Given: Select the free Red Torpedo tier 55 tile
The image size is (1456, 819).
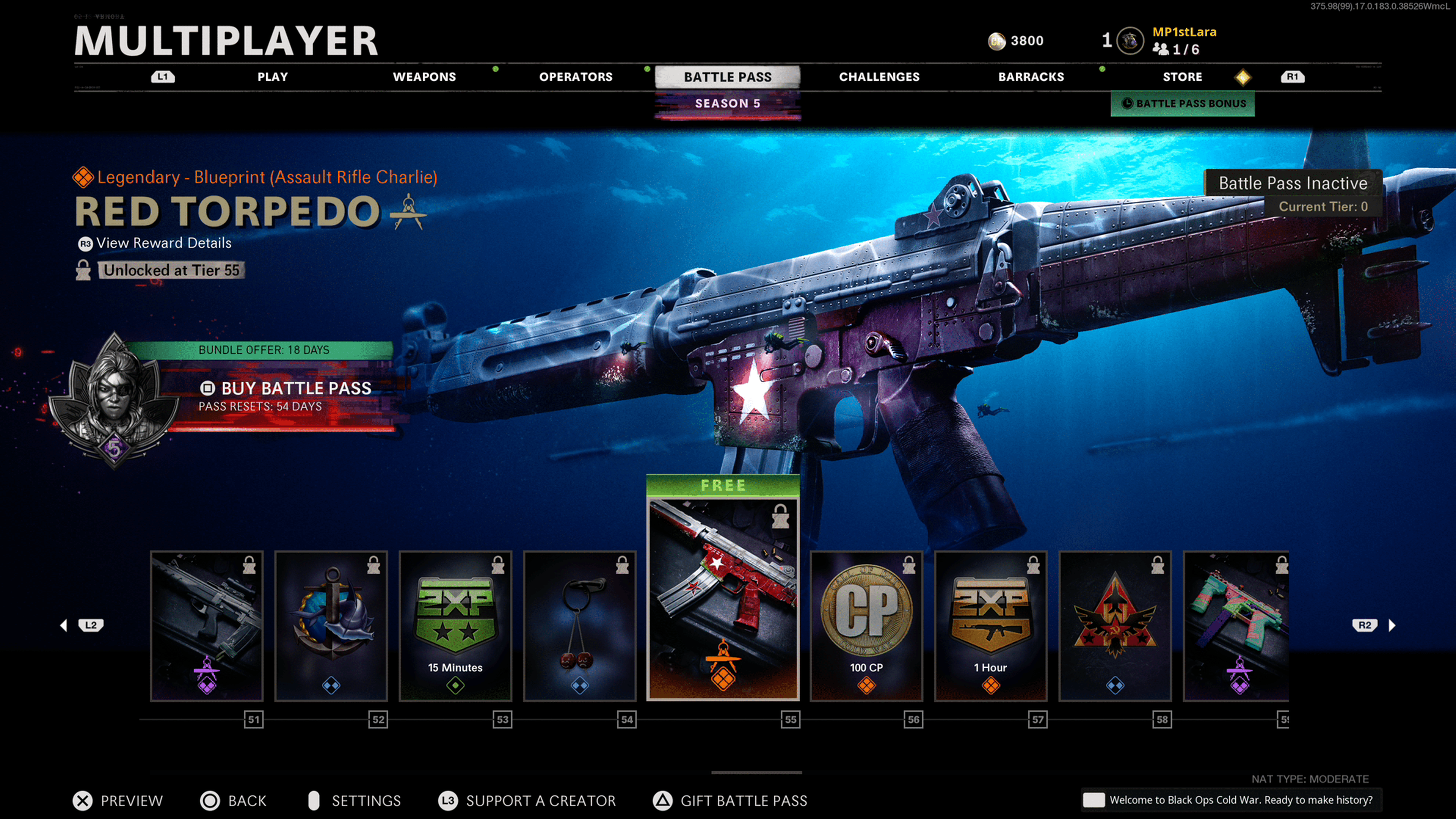Looking at the screenshot, I should pyautogui.click(x=723, y=599).
